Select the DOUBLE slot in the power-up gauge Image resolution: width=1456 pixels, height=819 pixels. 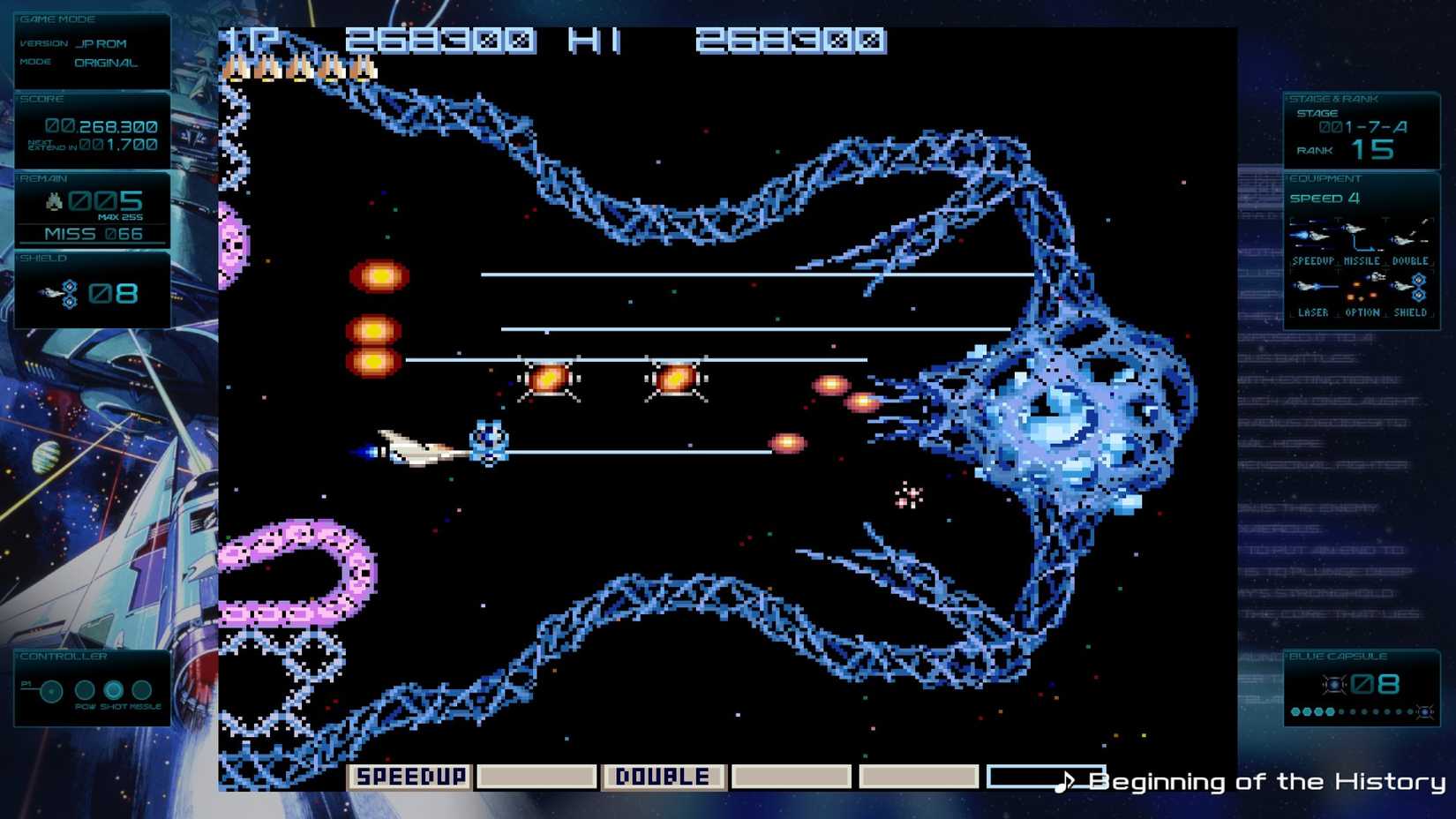coord(664,777)
